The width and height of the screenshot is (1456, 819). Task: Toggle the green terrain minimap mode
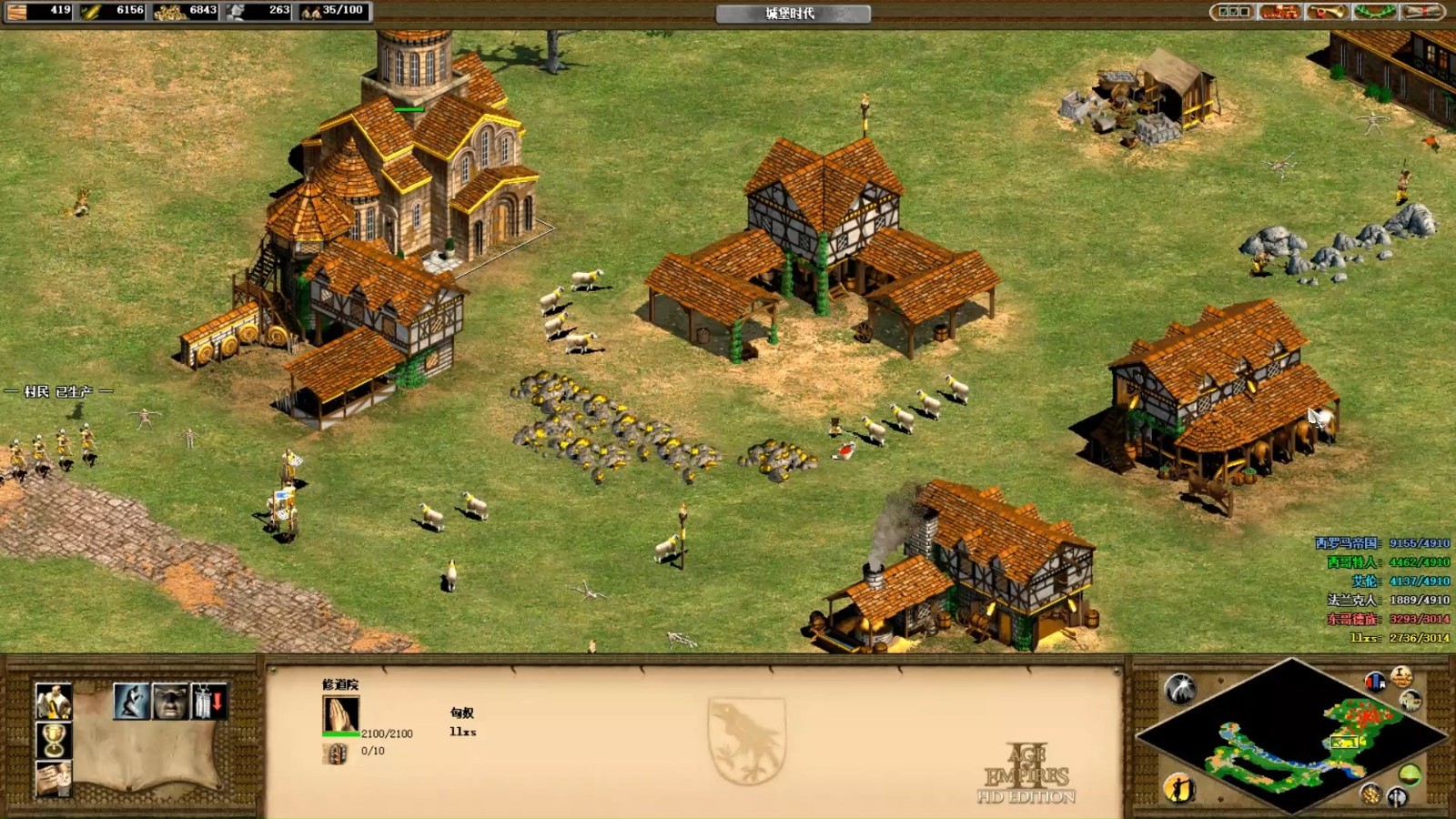pos(1410,774)
